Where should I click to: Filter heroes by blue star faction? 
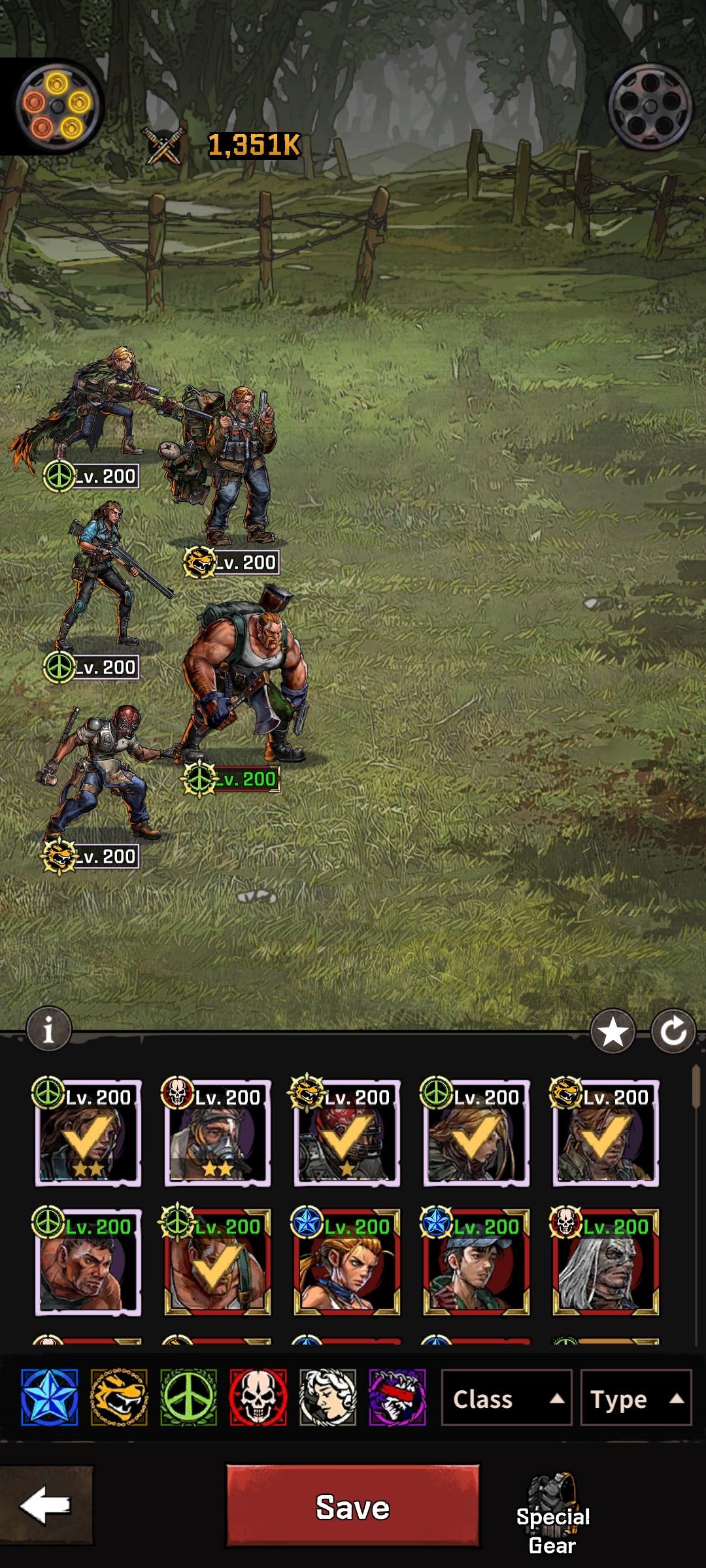[x=50, y=1397]
